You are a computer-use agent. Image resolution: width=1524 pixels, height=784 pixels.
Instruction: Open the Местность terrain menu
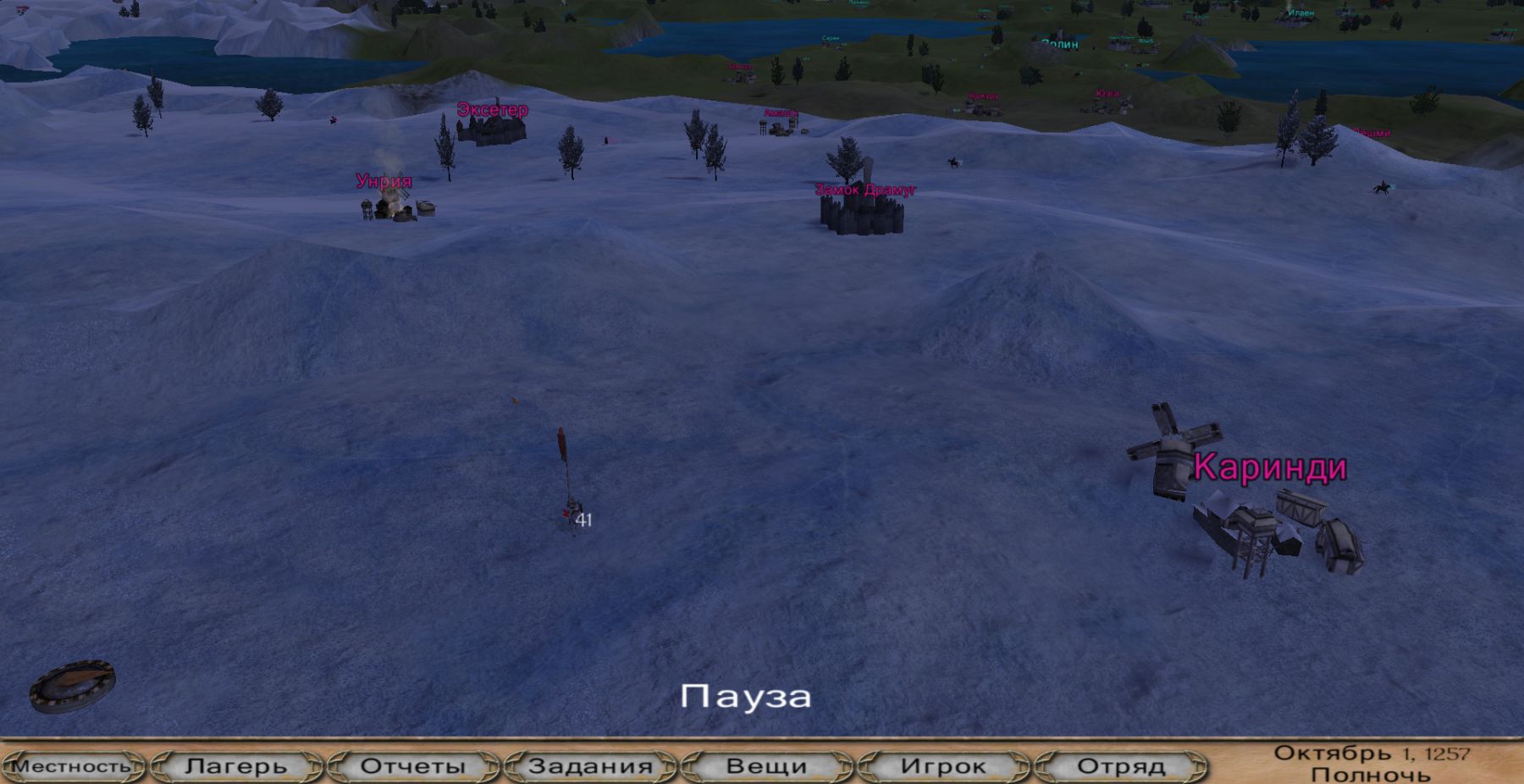click(72, 766)
